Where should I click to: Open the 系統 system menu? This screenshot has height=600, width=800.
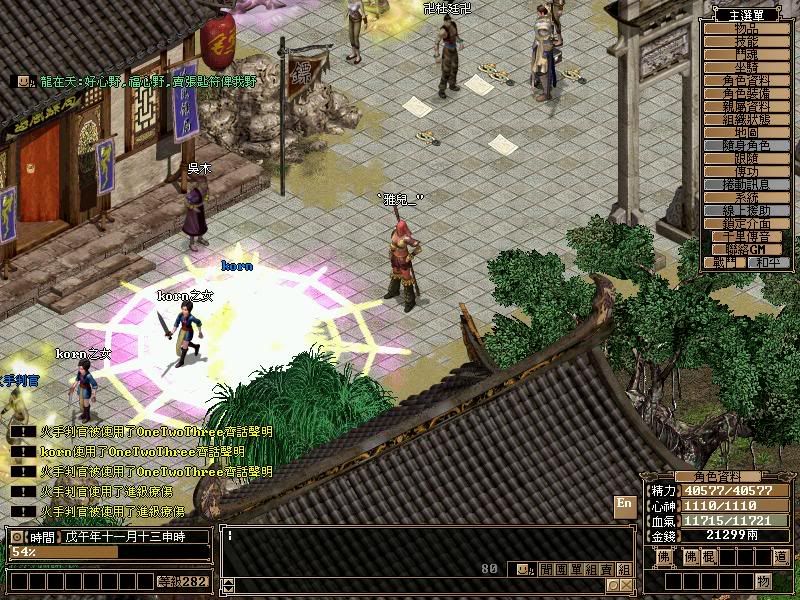pos(747,198)
